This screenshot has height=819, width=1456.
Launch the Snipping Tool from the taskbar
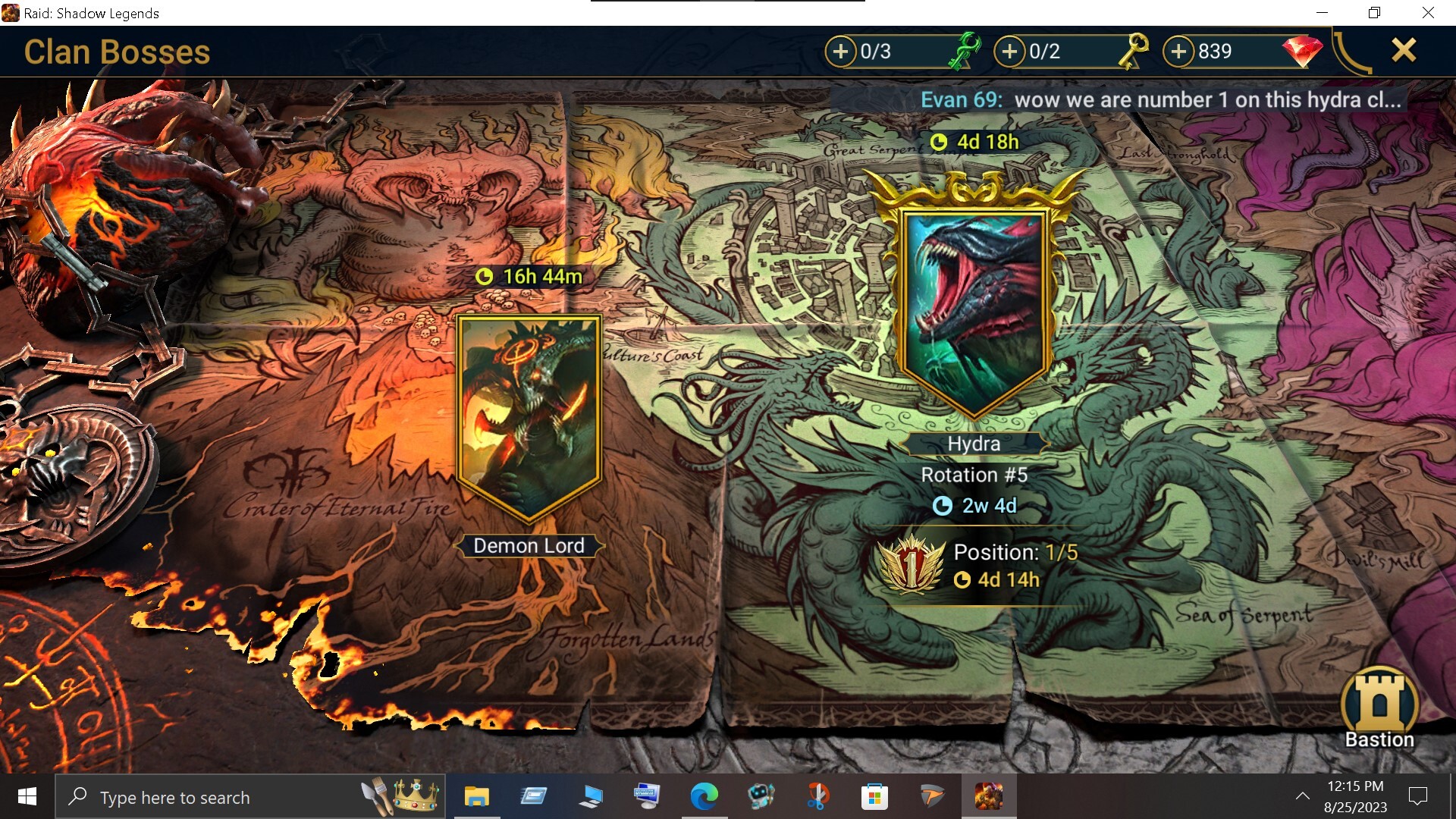(x=819, y=797)
